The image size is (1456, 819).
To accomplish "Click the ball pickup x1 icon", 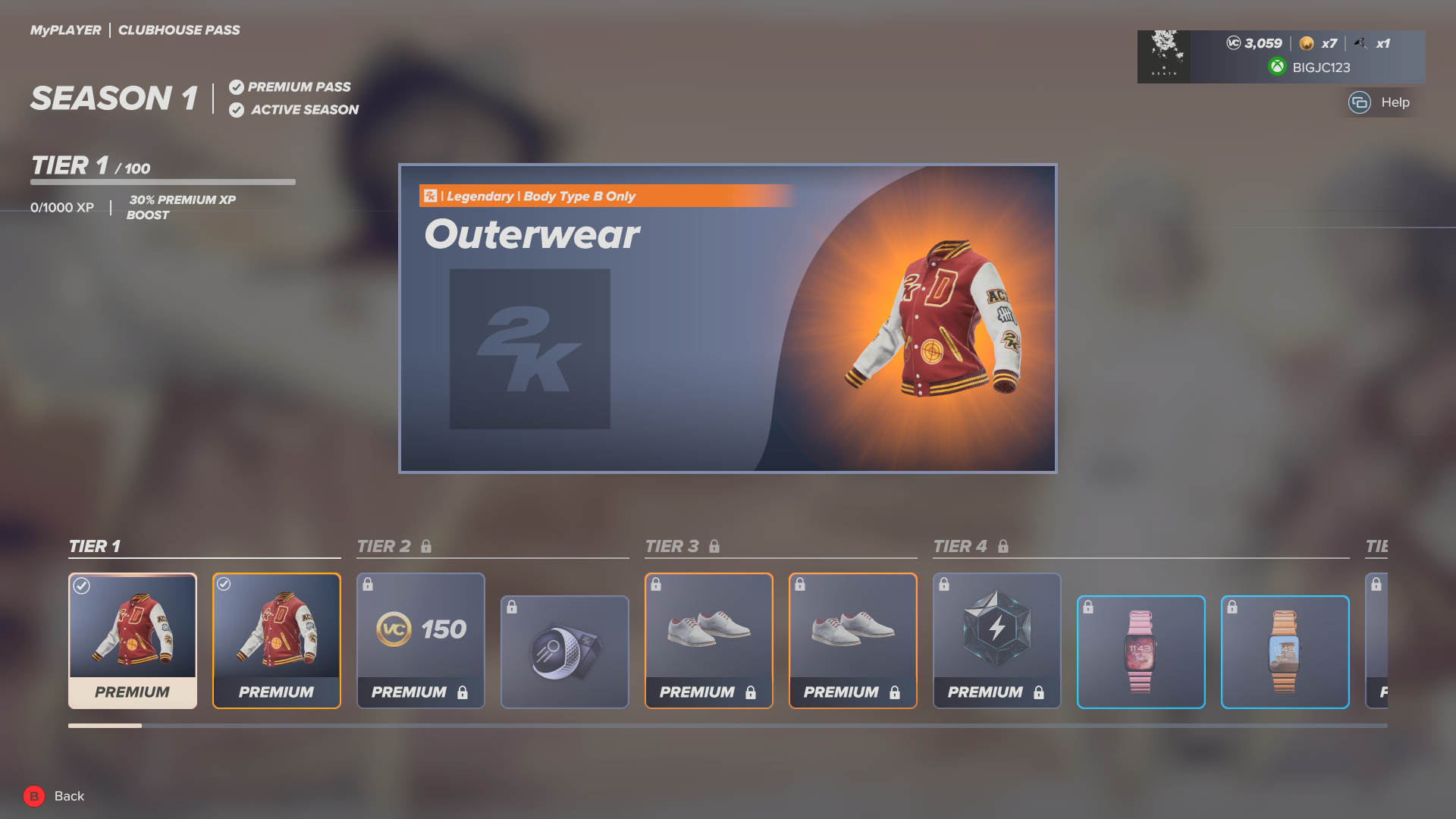I will [x=1361, y=43].
